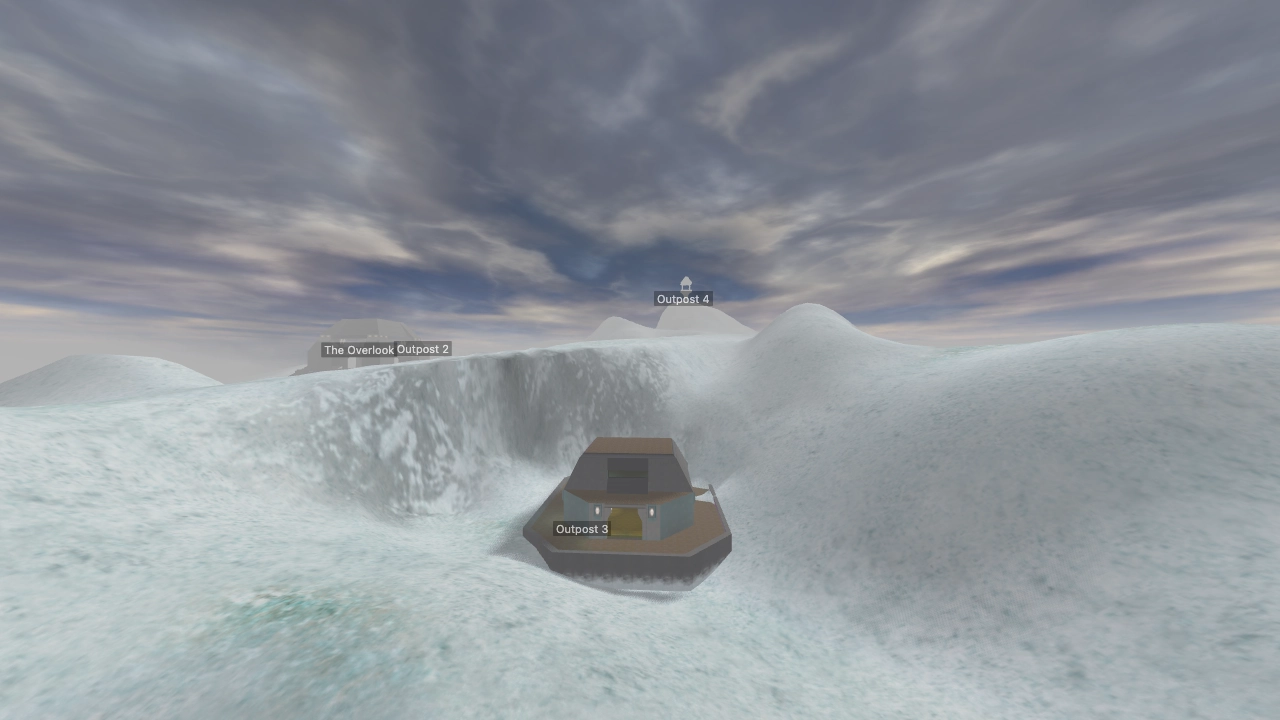The image size is (1280, 720).
Task: Expand the Outpost 4 location marker
Action: [683, 297]
